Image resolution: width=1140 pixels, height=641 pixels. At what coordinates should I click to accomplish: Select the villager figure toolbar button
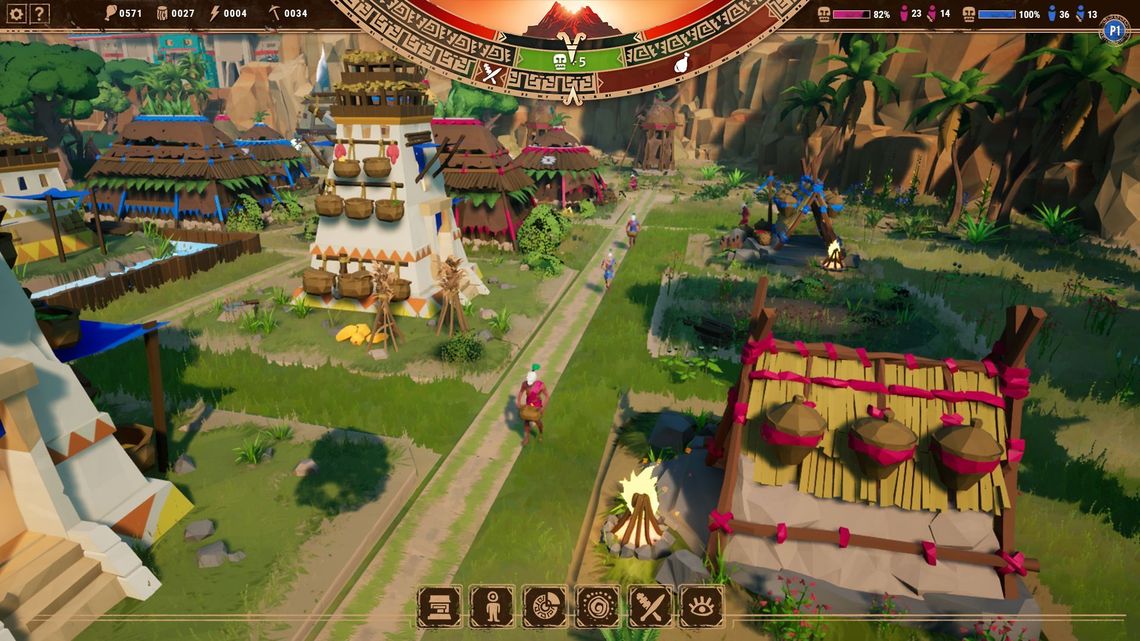tap(492, 606)
